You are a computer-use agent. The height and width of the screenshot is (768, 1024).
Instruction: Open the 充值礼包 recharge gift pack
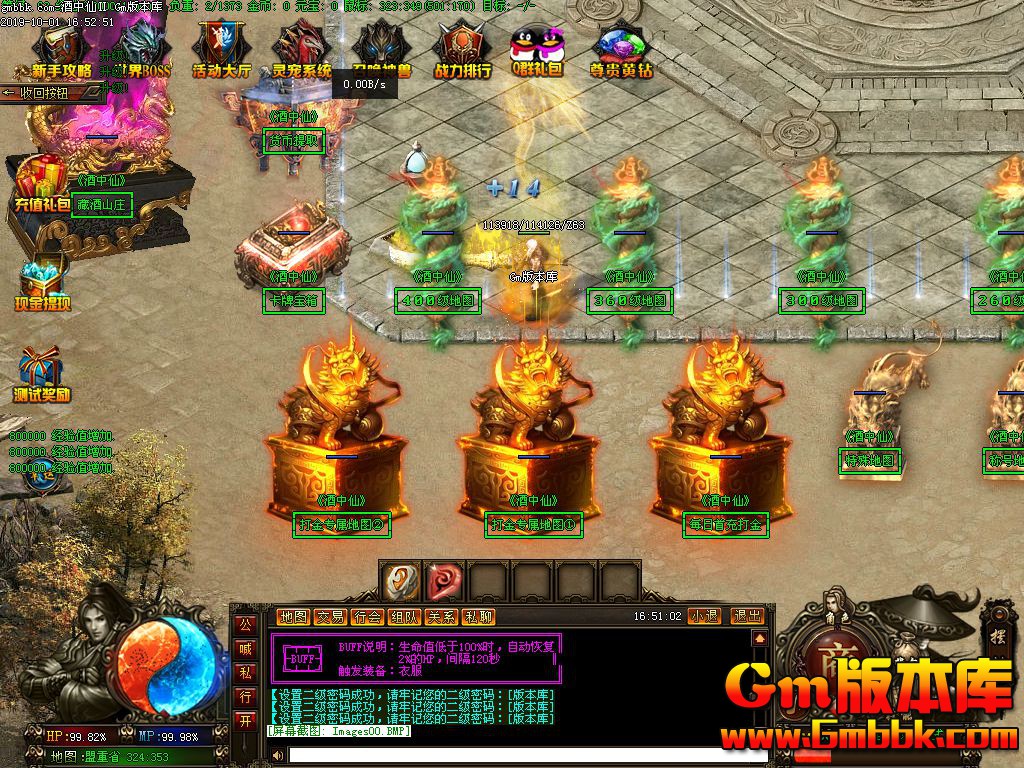[x=42, y=185]
